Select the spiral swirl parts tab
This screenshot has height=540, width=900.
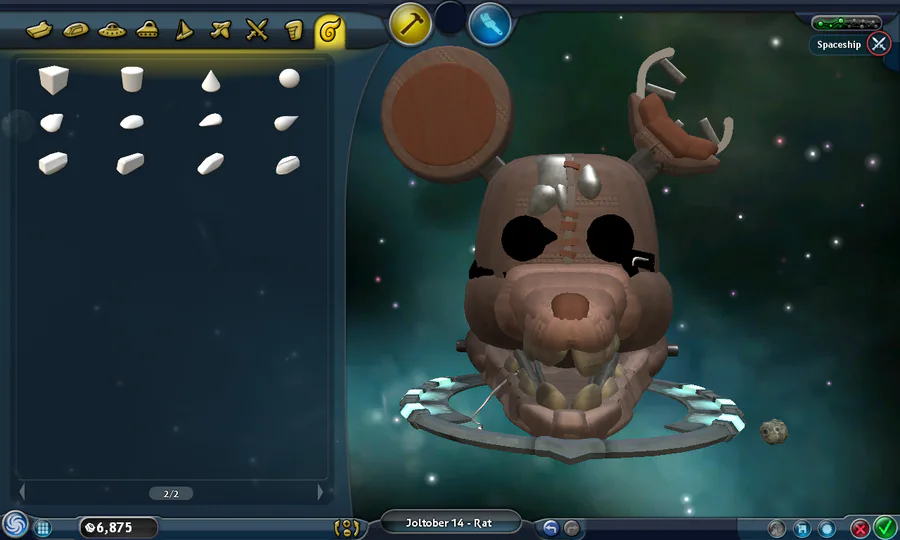[x=329, y=32]
